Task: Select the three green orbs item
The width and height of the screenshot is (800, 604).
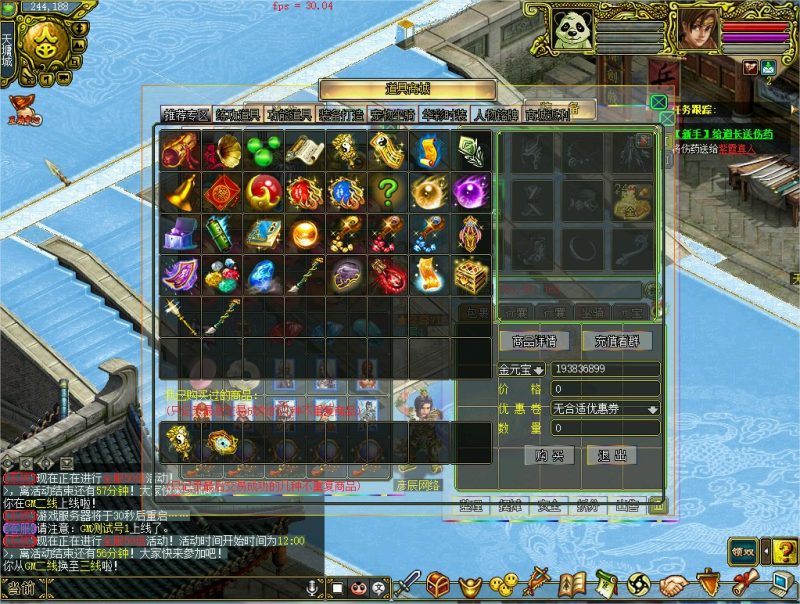Action: click(x=262, y=150)
